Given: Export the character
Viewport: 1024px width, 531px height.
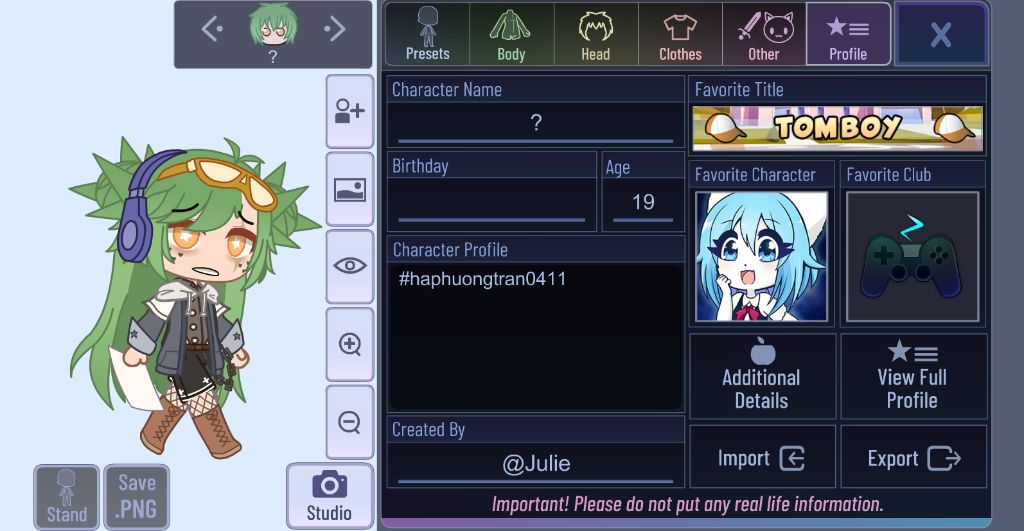Looking at the screenshot, I should [913, 458].
